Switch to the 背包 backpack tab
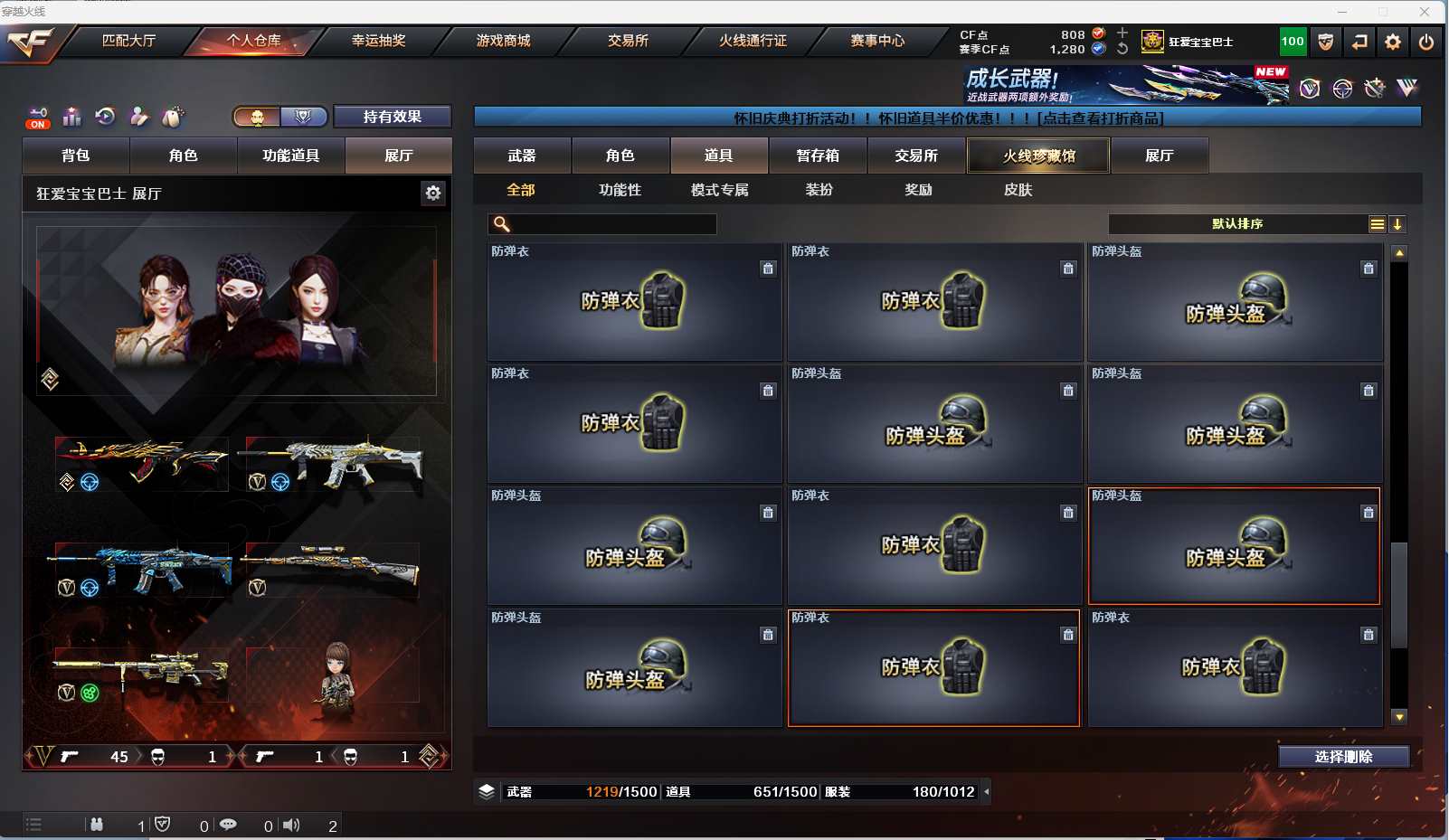This screenshot has height=840, width=1449. [76, 156]
